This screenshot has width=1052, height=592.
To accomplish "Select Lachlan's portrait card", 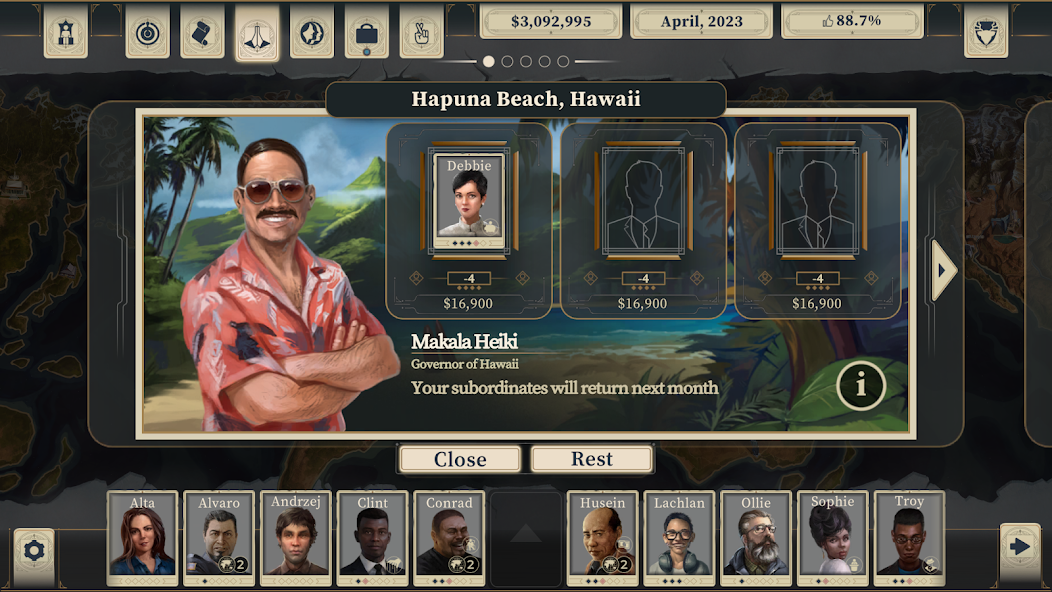I will [679, 538].
